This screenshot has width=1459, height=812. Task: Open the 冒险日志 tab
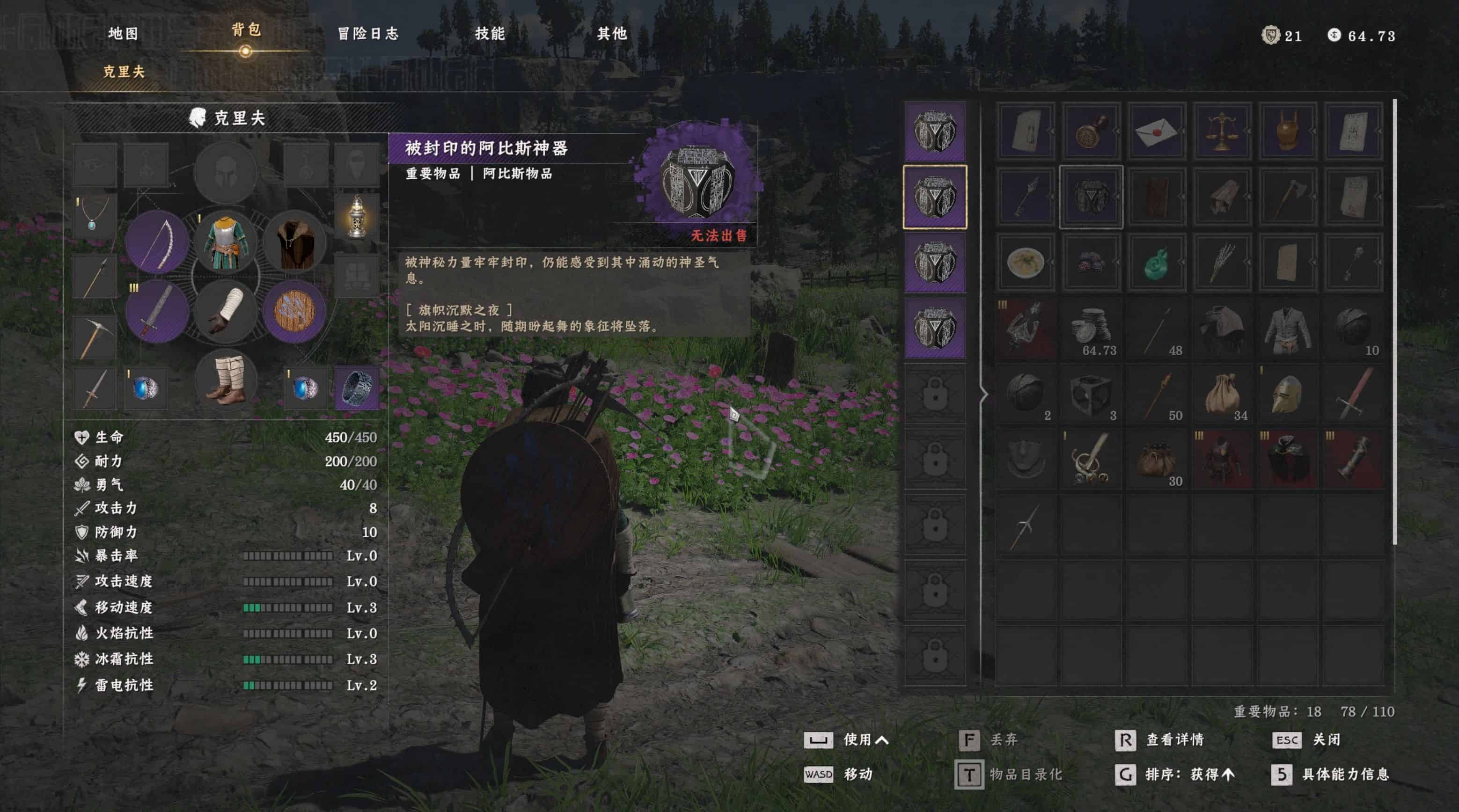point(368,33)
